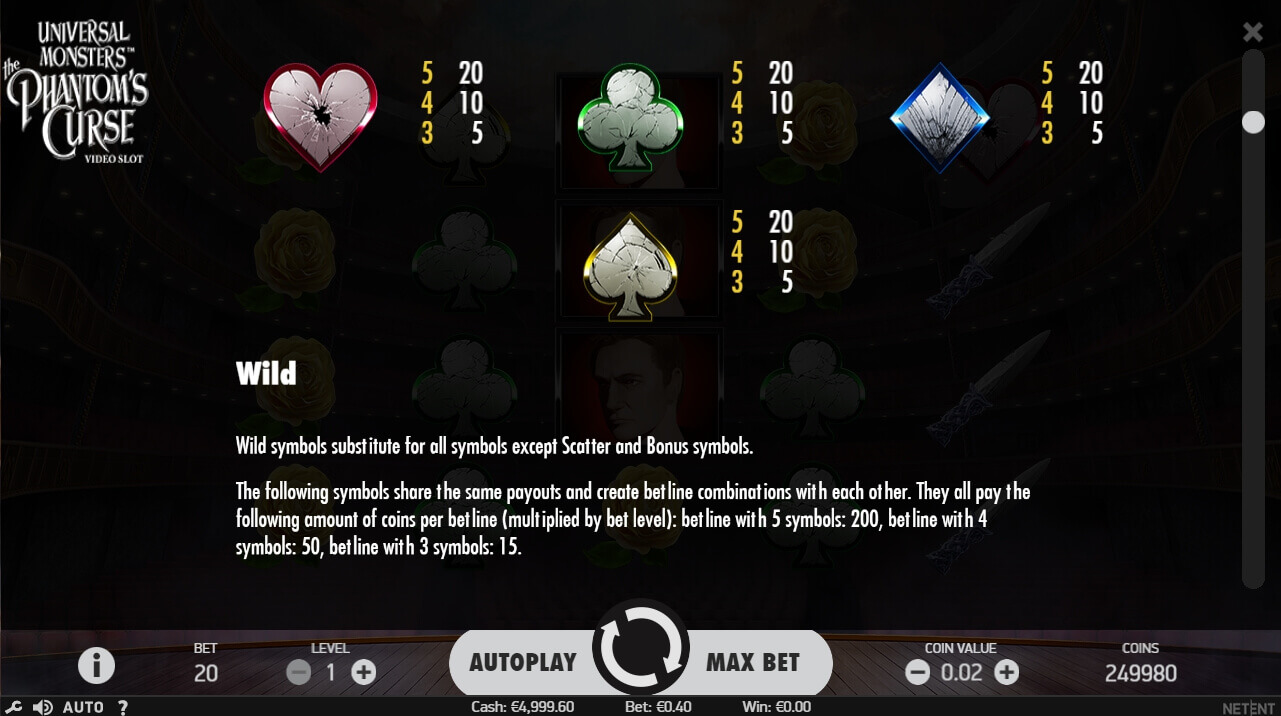This screenshot has width=1281, height=716.
Task: Toggle the paytable info button
Action: (x=96, y=665)
